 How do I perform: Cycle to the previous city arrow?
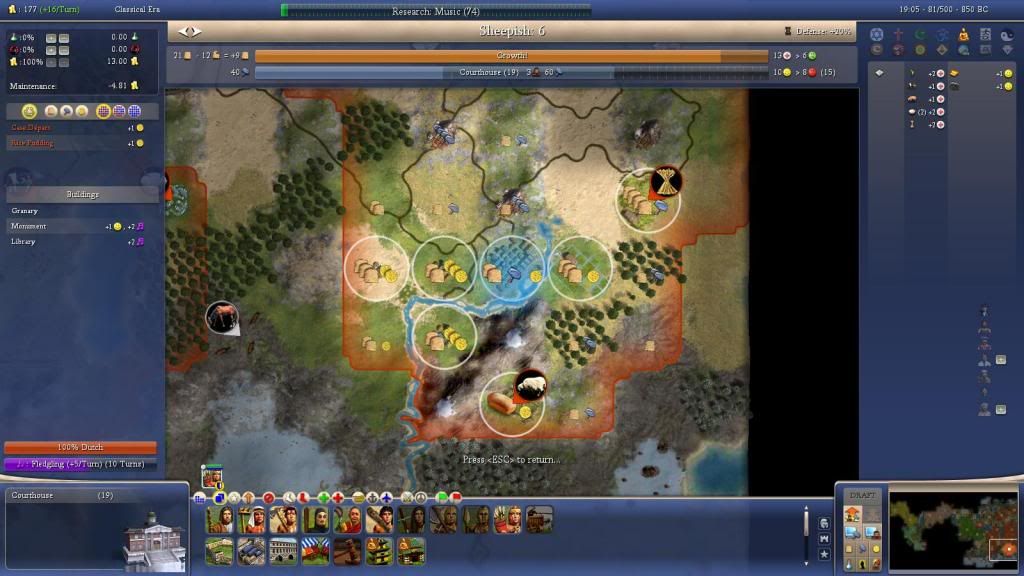(182, 32)
